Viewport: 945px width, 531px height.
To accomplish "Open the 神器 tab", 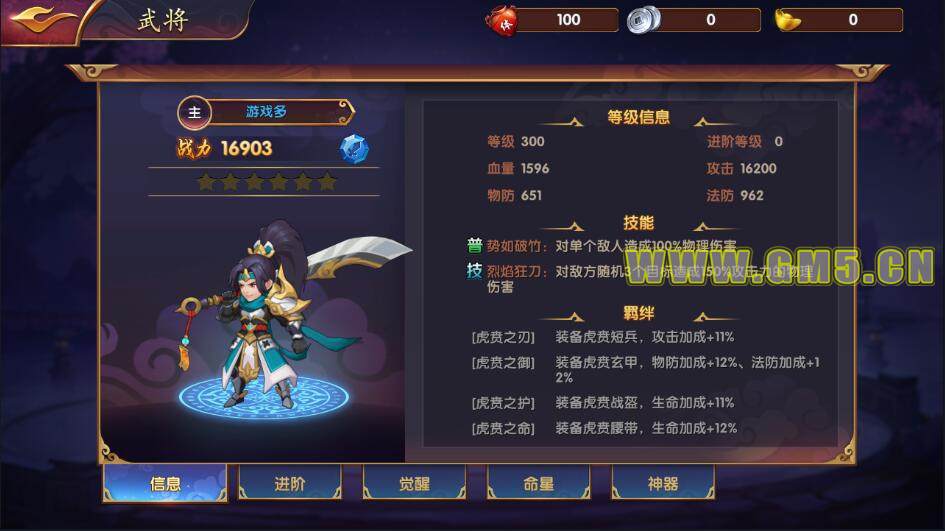I will 662,484.
